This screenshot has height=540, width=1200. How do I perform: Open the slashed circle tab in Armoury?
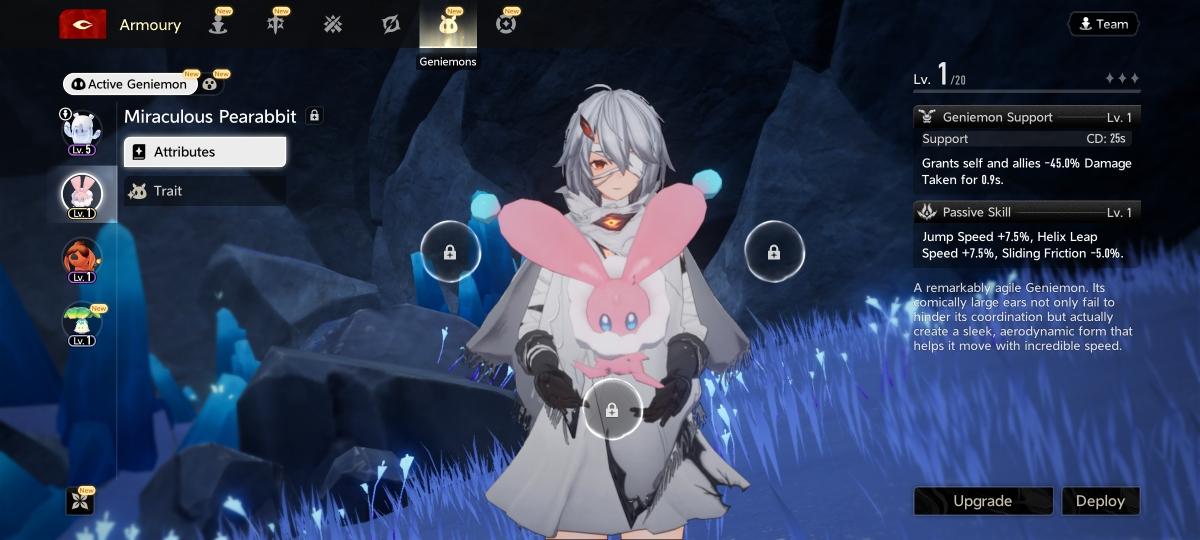pos(391,25)
